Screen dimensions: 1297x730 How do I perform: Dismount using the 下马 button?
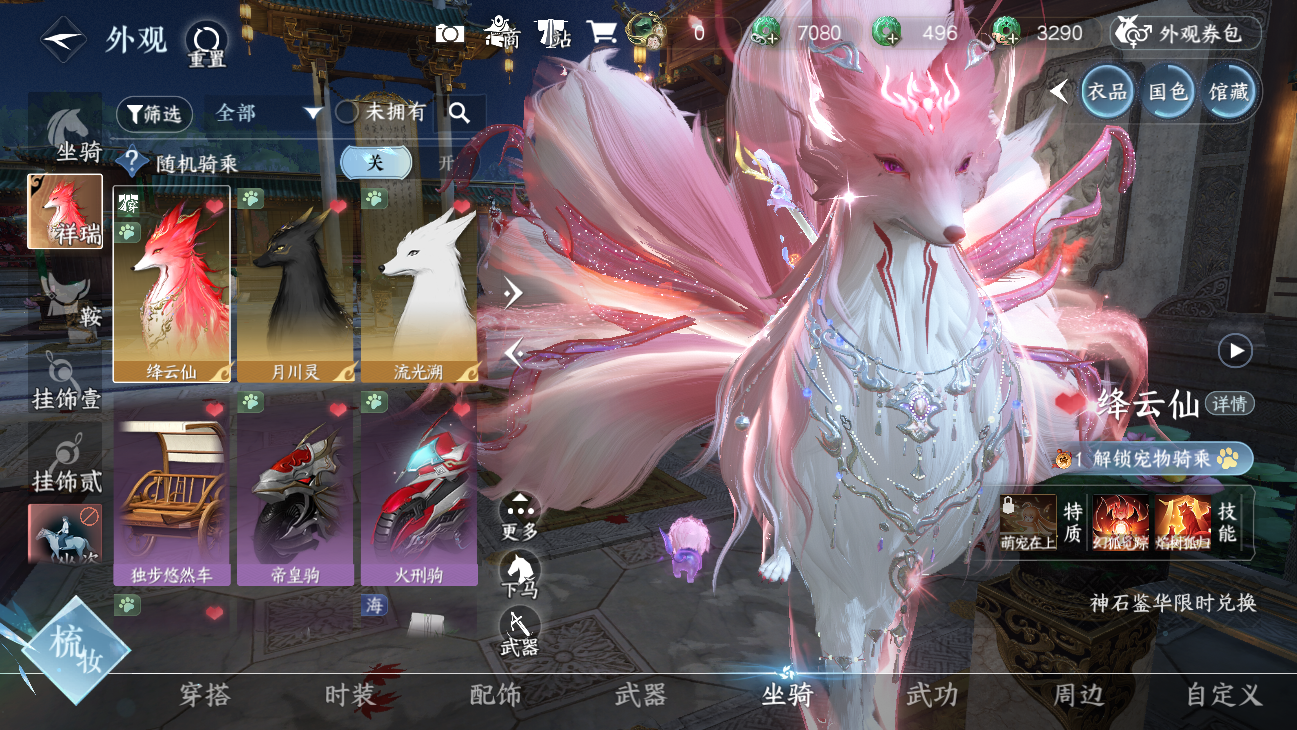[519, 572]
